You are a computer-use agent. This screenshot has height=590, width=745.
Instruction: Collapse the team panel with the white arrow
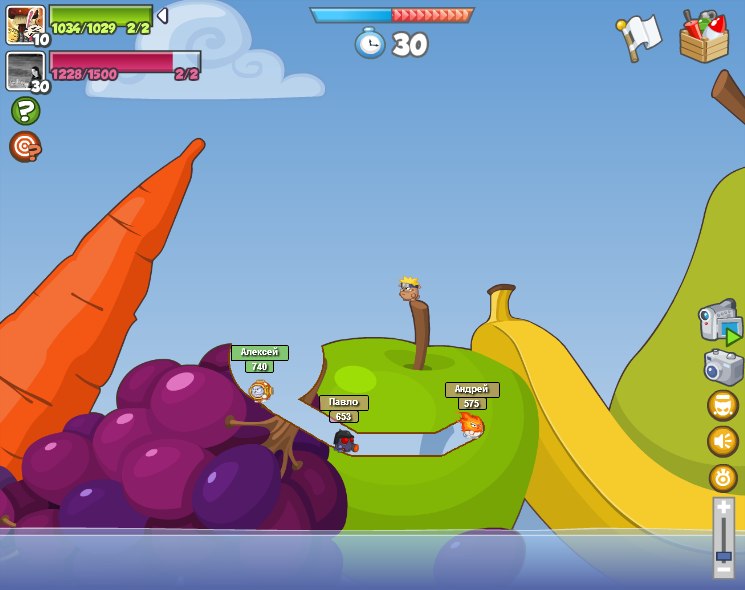162,16
